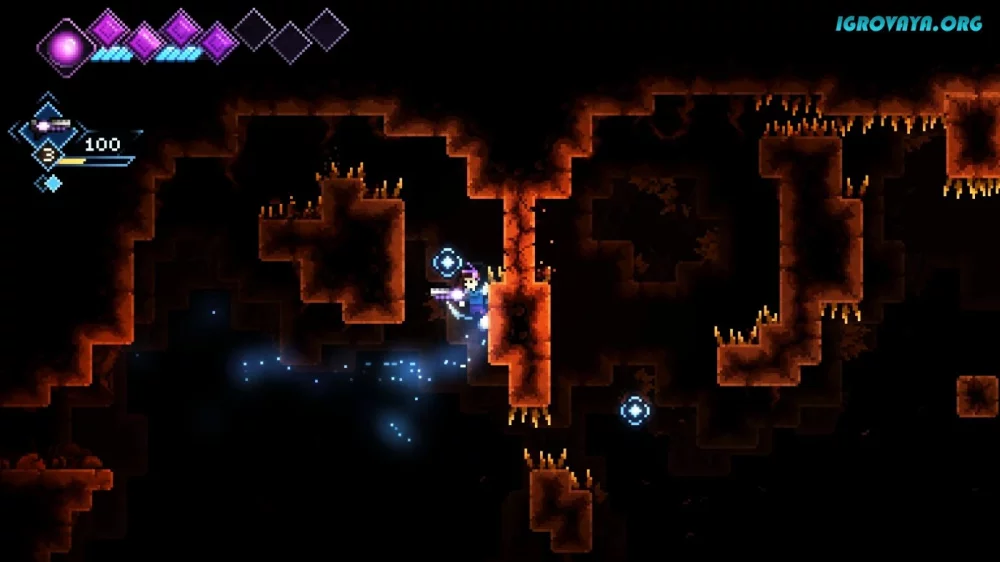Click the purple orb icon
The image size is (1000, 562).
pyautogui.click(x=66, y=46)
